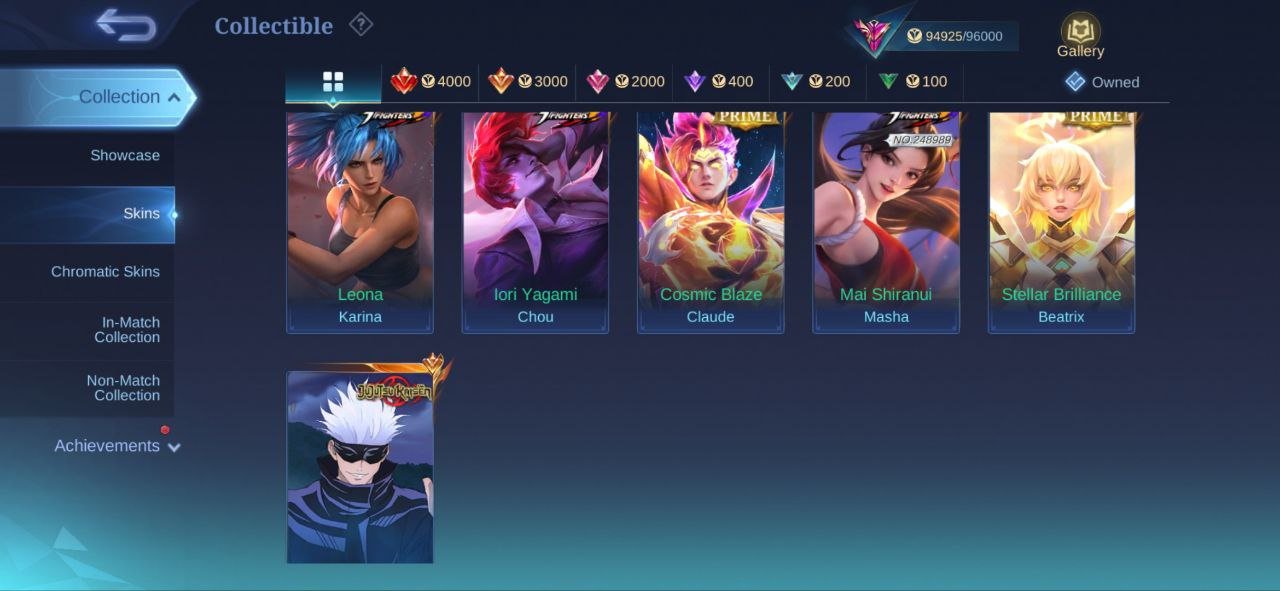This screenshot has width=1280, height=591.
Task: Filter skins by 100 point tier
Action: (913, 82)
